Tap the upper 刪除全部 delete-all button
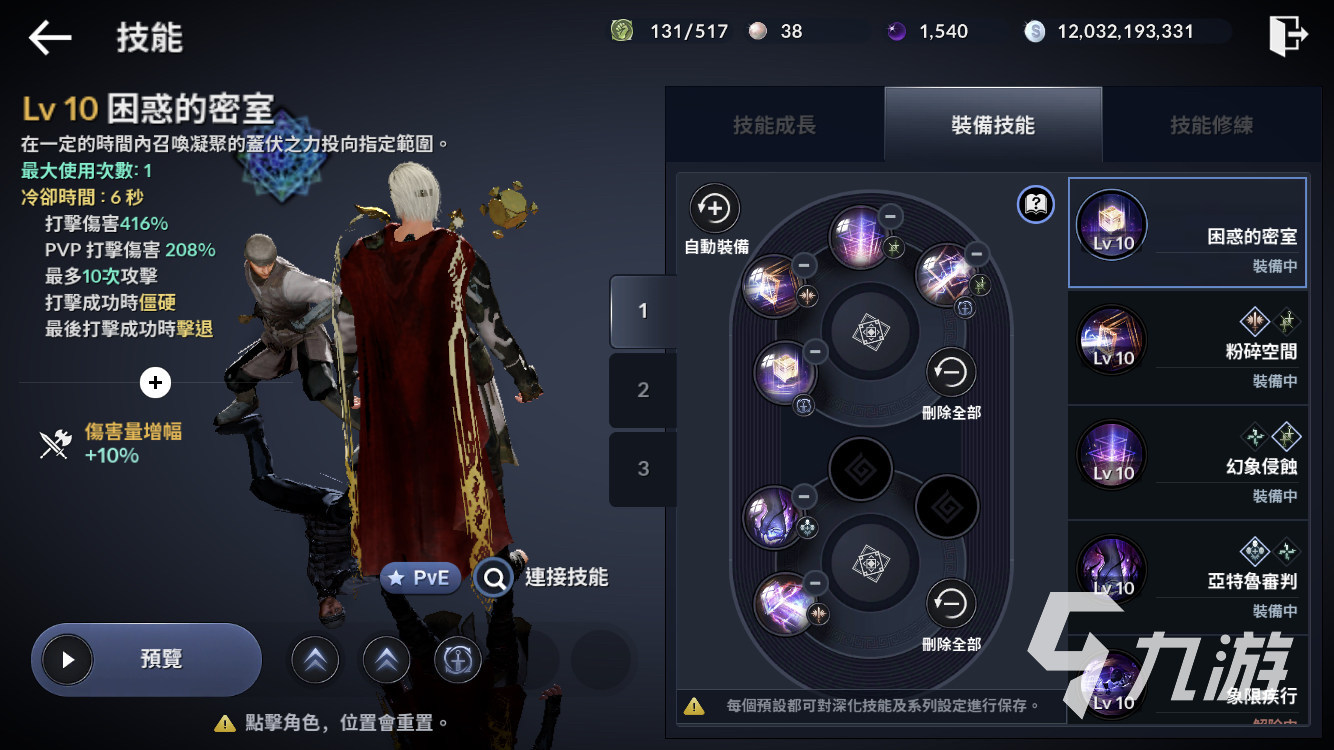 point(950,372)
